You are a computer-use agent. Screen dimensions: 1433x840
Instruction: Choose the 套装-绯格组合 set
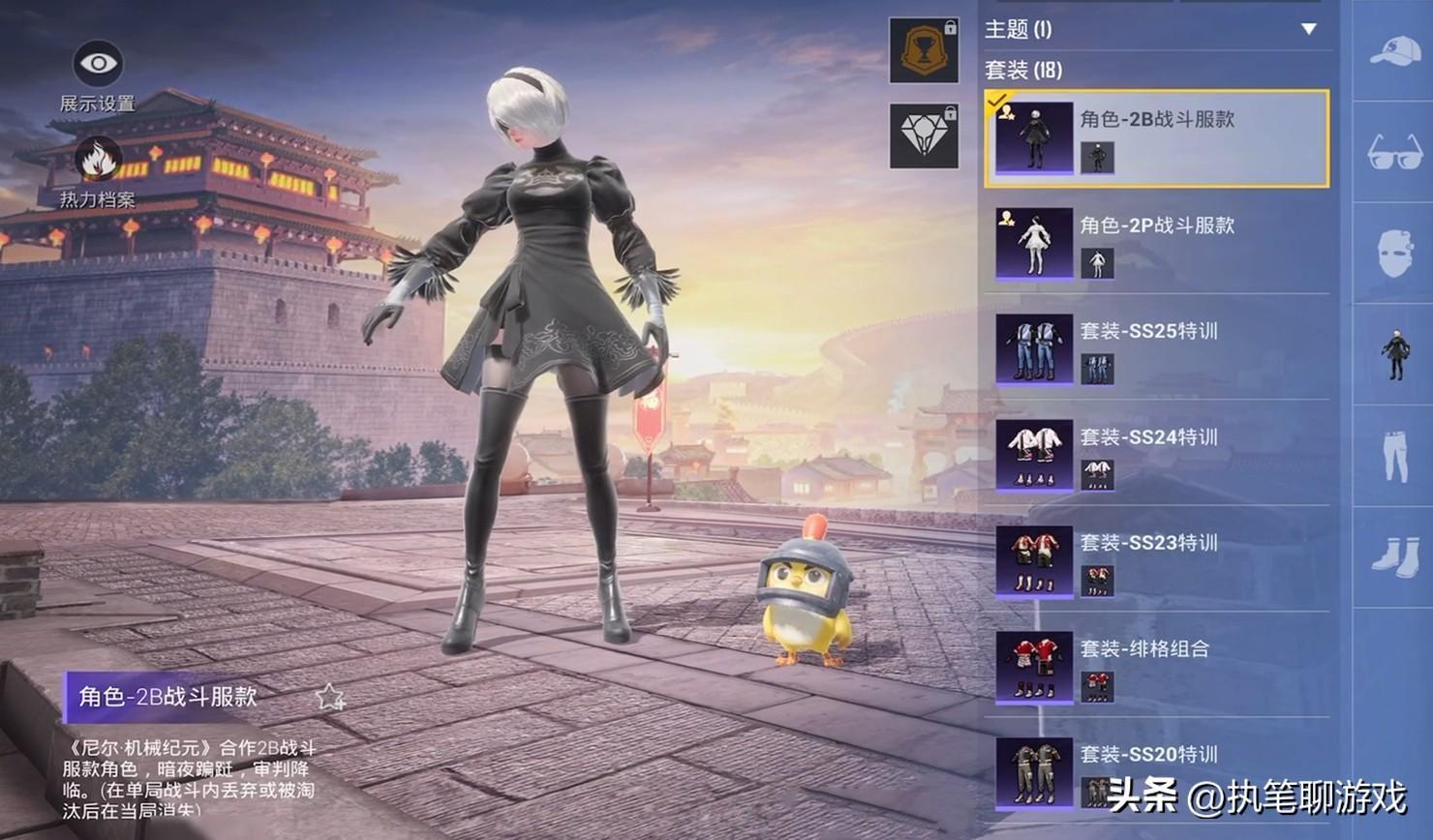(x=1156, y=667)
